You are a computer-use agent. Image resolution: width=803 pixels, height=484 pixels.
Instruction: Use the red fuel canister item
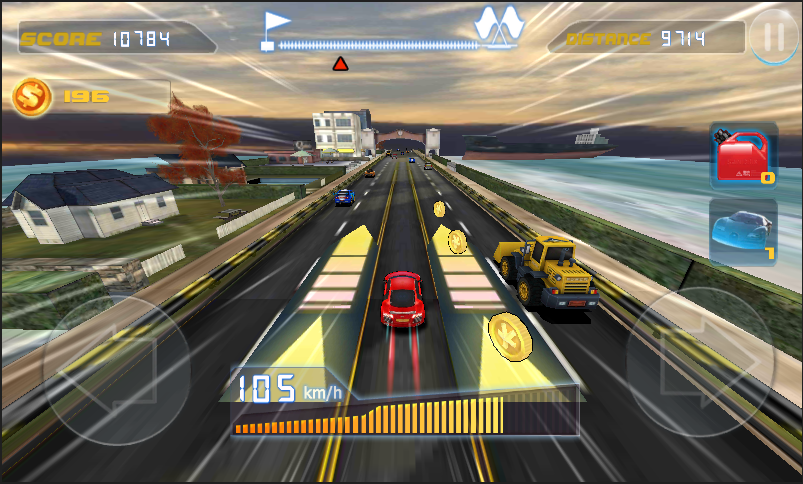(743, 156)
